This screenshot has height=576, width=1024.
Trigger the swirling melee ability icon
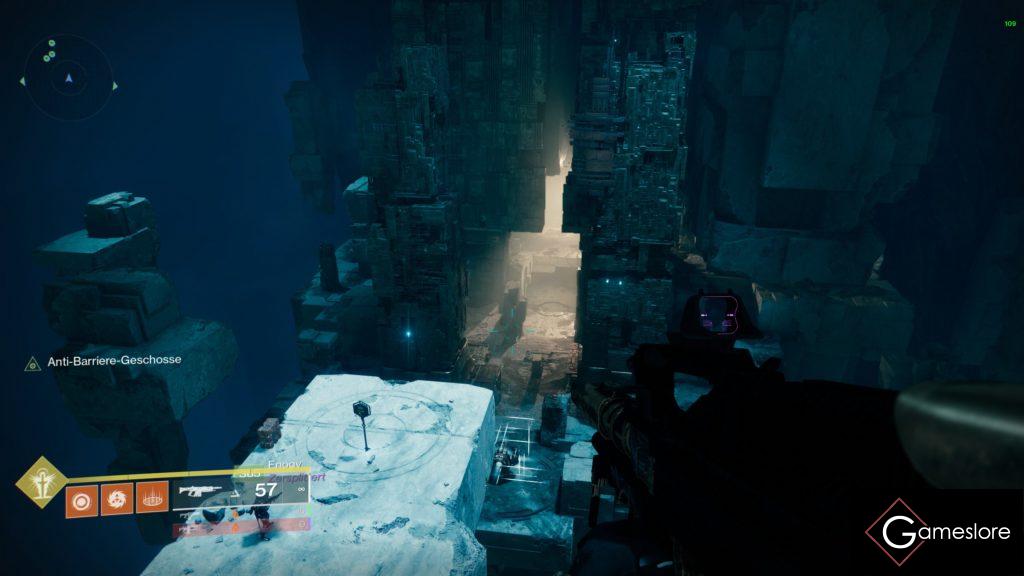116,498
